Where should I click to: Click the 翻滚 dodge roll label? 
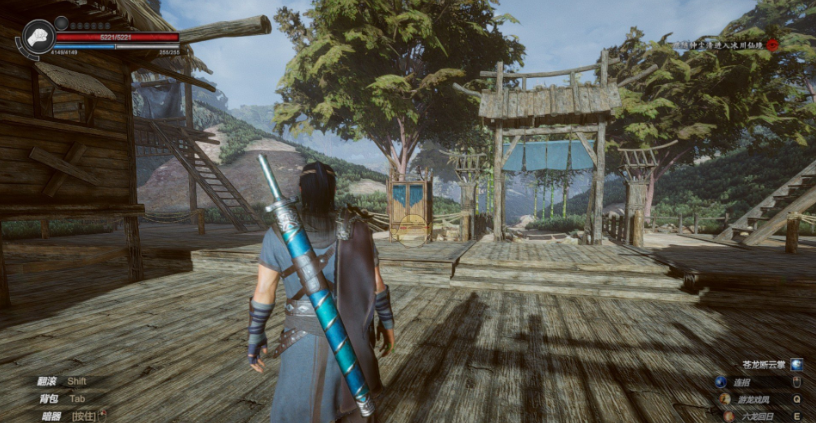click(x=49, y=382)
